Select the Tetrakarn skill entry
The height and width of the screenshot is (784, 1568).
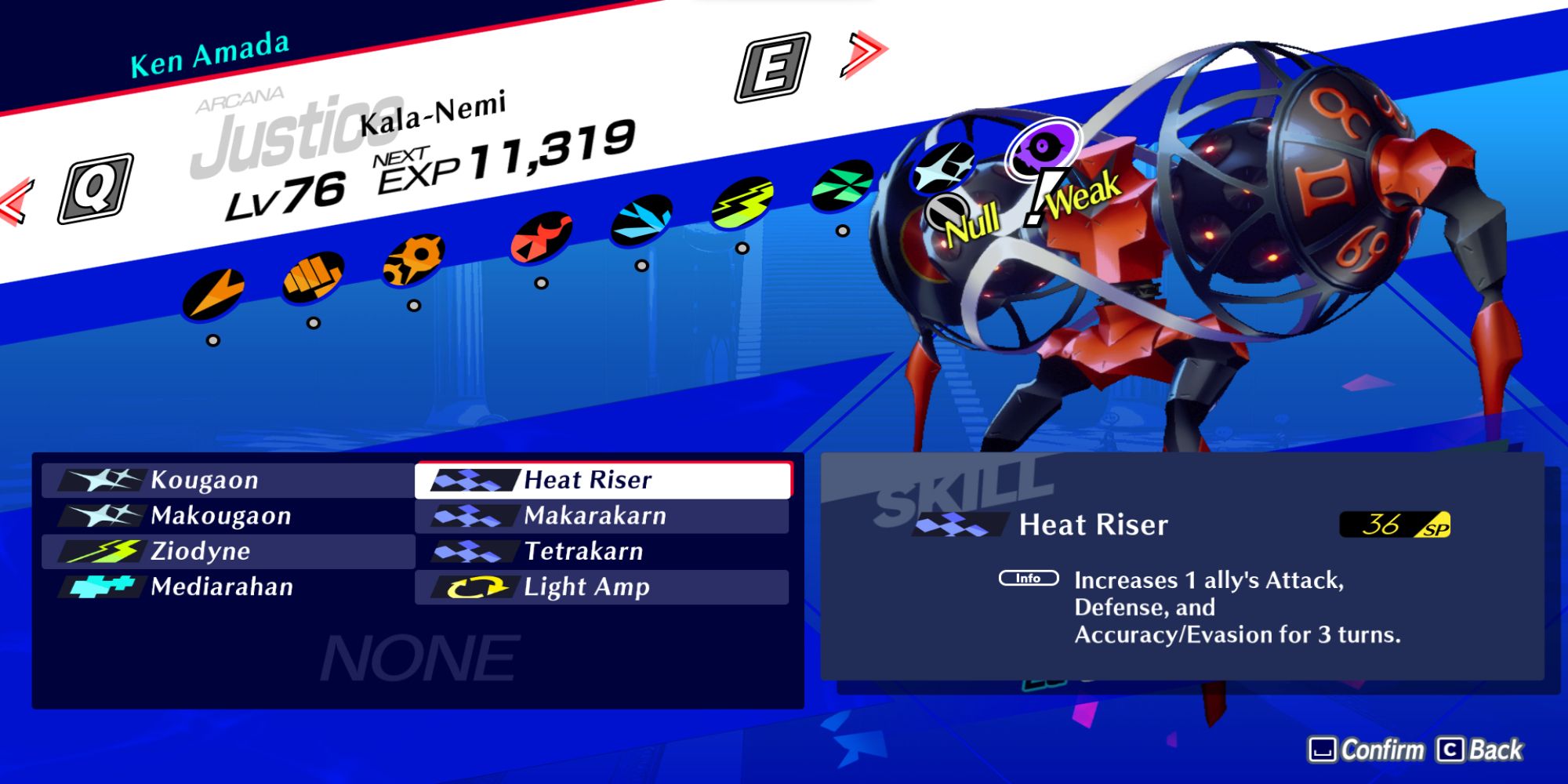tap(604, 551)
